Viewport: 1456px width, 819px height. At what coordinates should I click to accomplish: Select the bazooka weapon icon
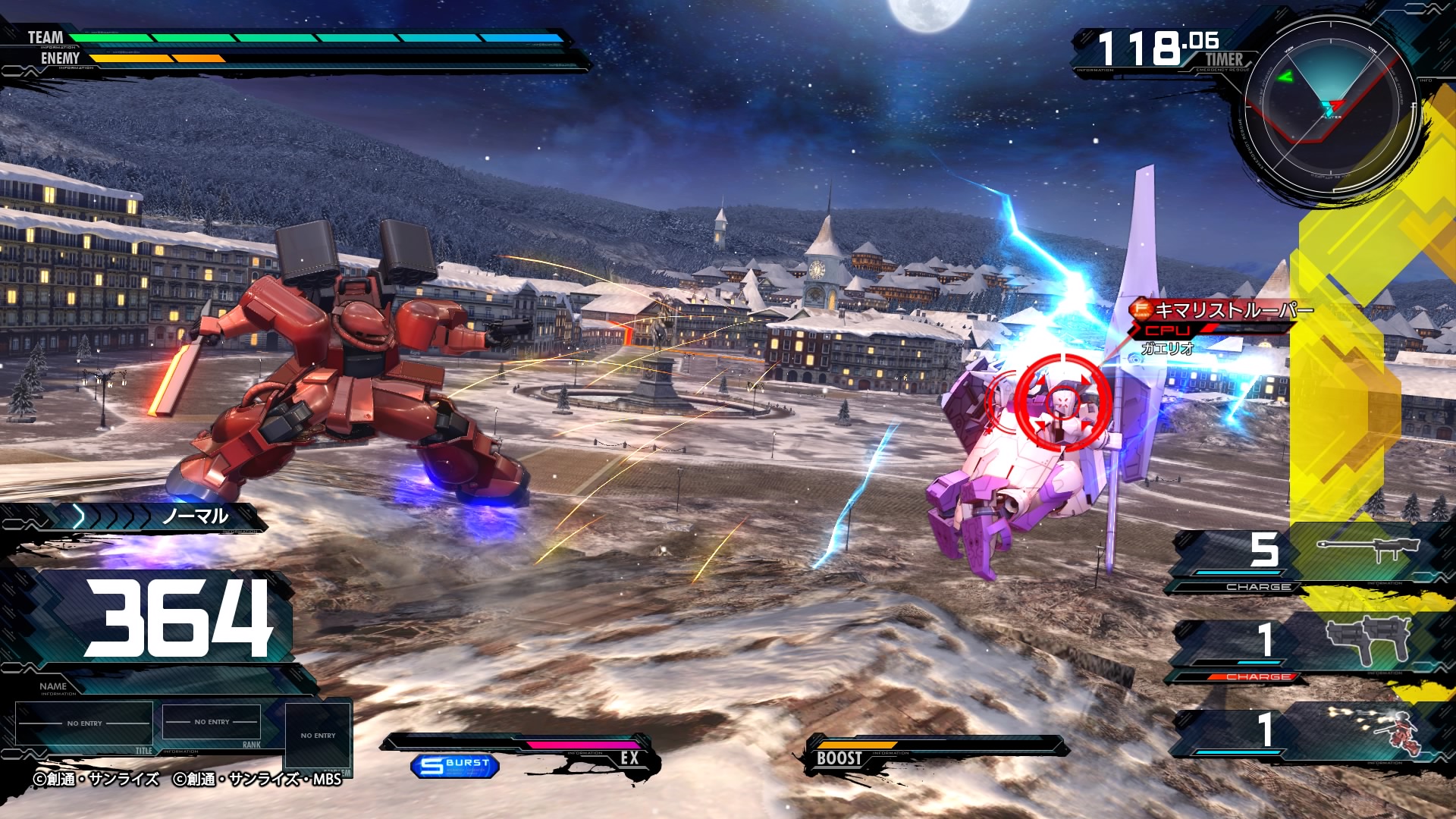point(1367,550)
